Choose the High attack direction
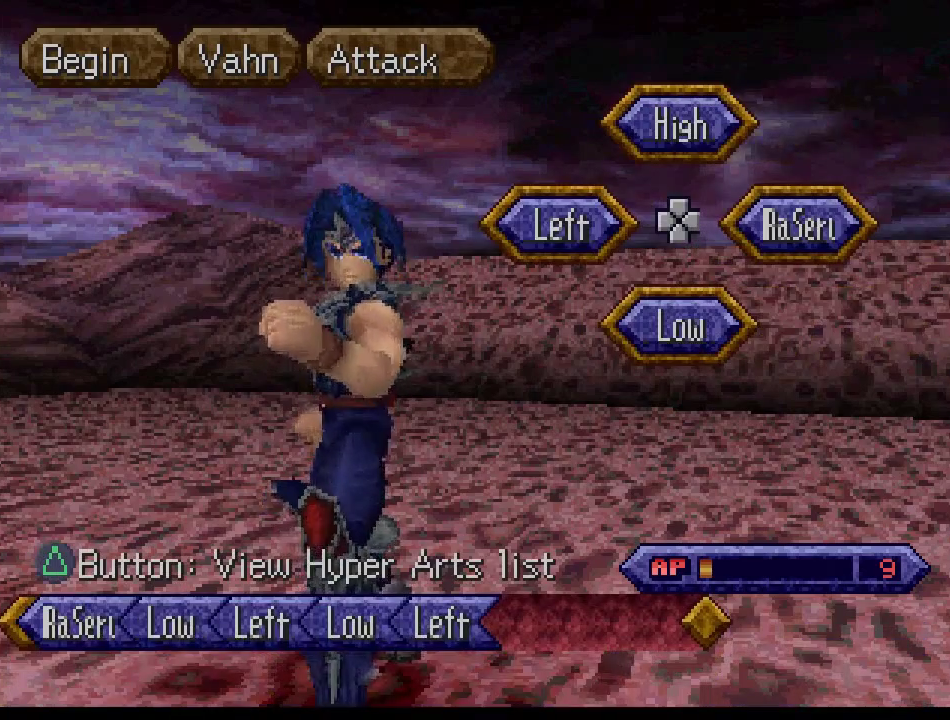950x720 pixels. (680, 124)
